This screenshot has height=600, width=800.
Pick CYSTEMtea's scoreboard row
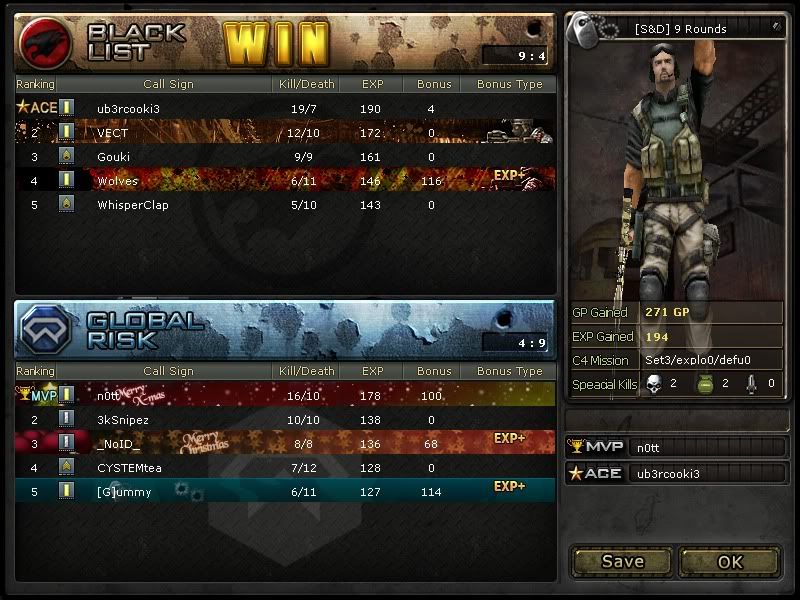click(x=285, y=467)
